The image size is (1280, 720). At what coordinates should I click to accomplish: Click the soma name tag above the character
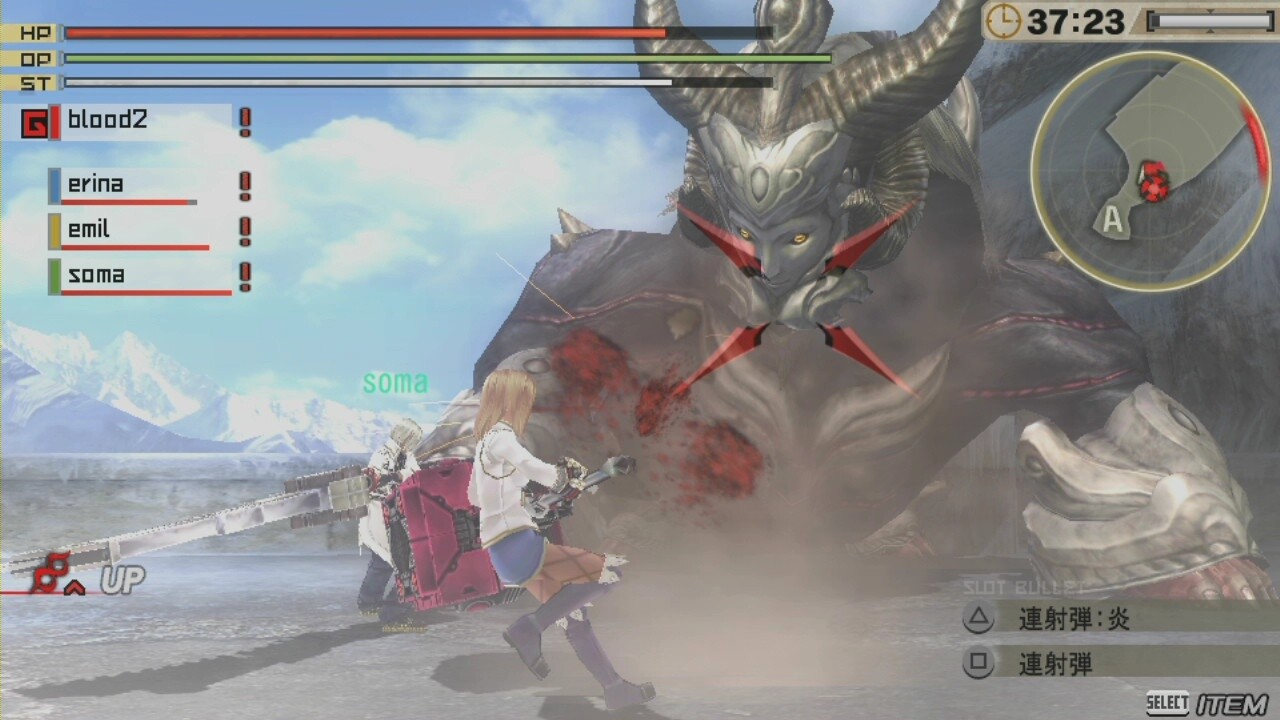point(396,381)
